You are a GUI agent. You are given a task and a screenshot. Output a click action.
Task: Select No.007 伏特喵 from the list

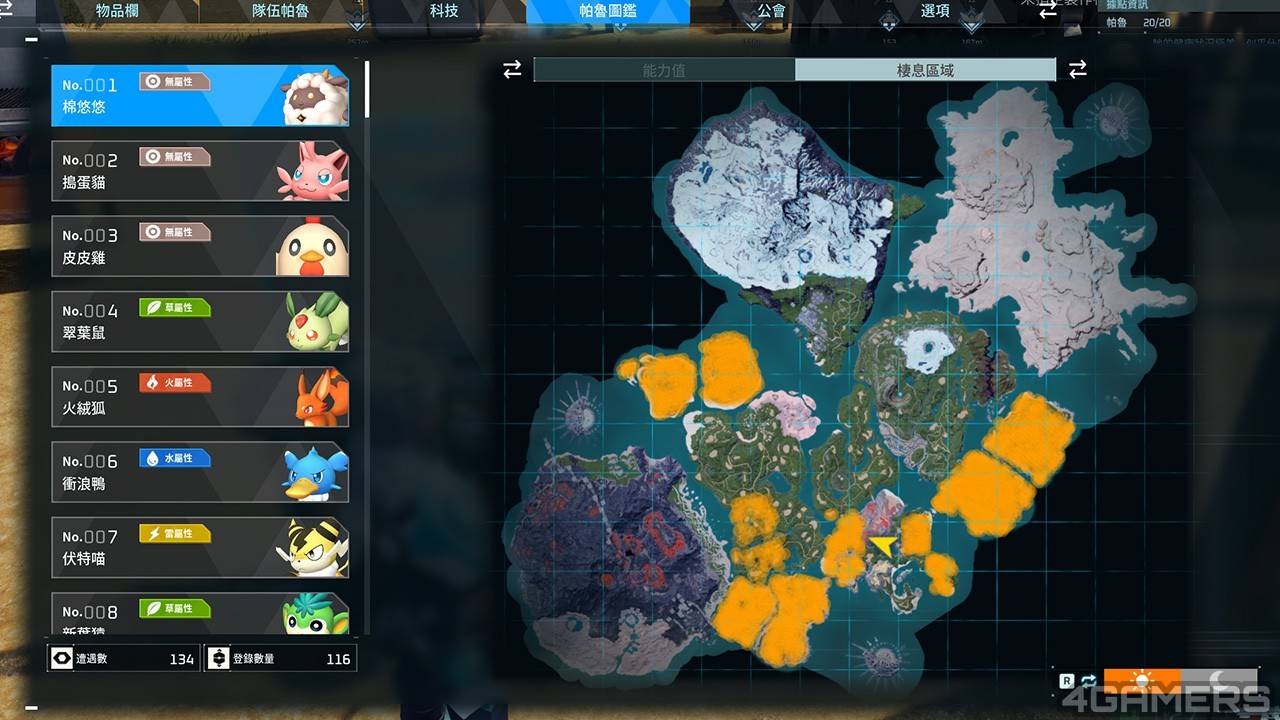click(x=200, y=547)
